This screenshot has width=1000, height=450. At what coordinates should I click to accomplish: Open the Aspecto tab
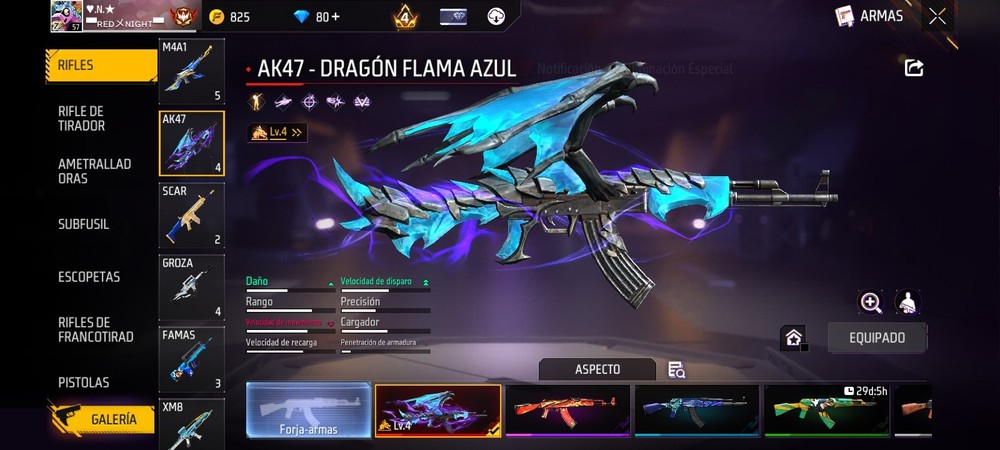pos(597,369)
